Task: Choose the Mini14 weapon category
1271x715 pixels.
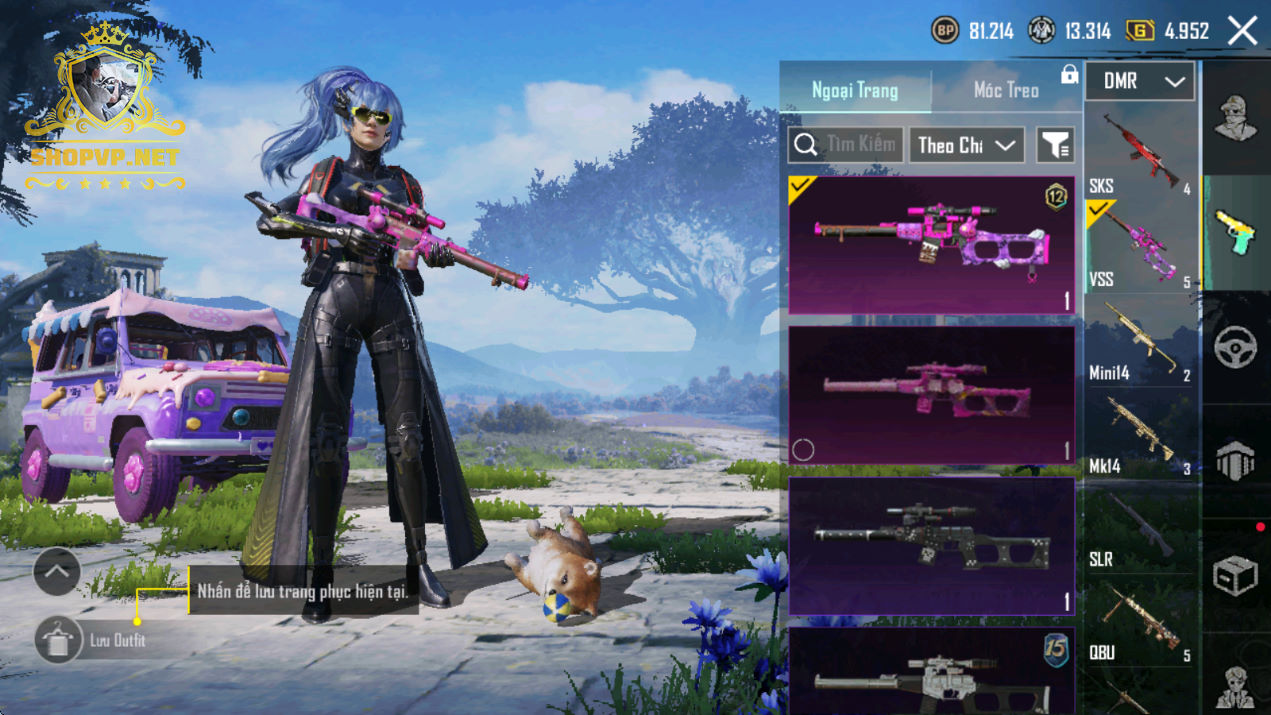Action: point(1142,340)
